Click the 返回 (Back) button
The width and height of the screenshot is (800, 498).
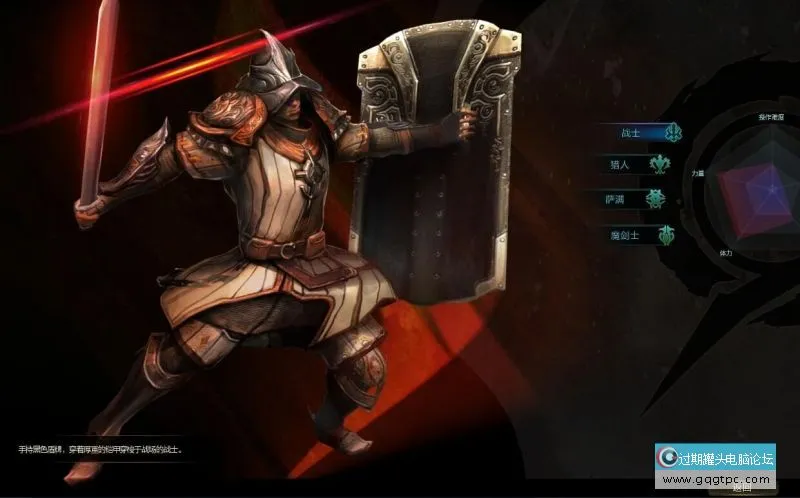(x=741, y=490)
